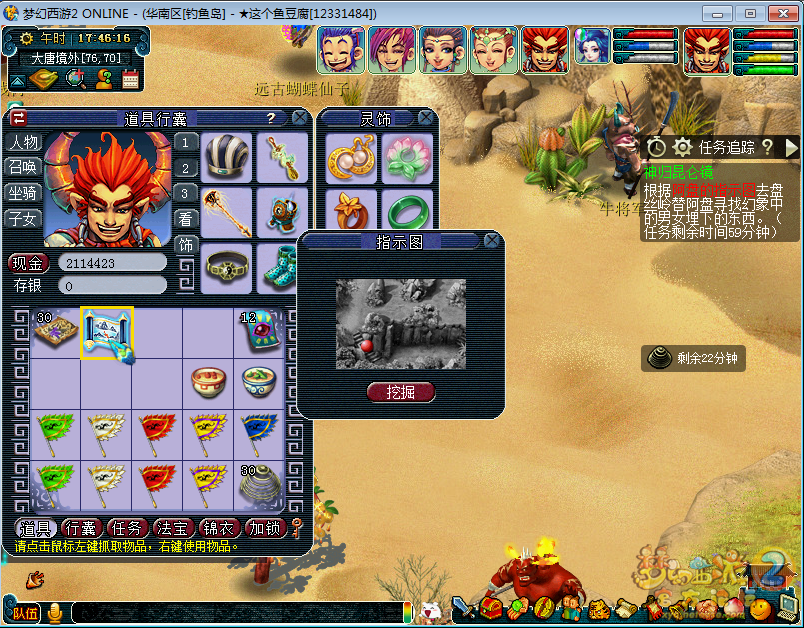Open the 队伍 team button
The image size is (804, 628).
(x=26, y=612)
